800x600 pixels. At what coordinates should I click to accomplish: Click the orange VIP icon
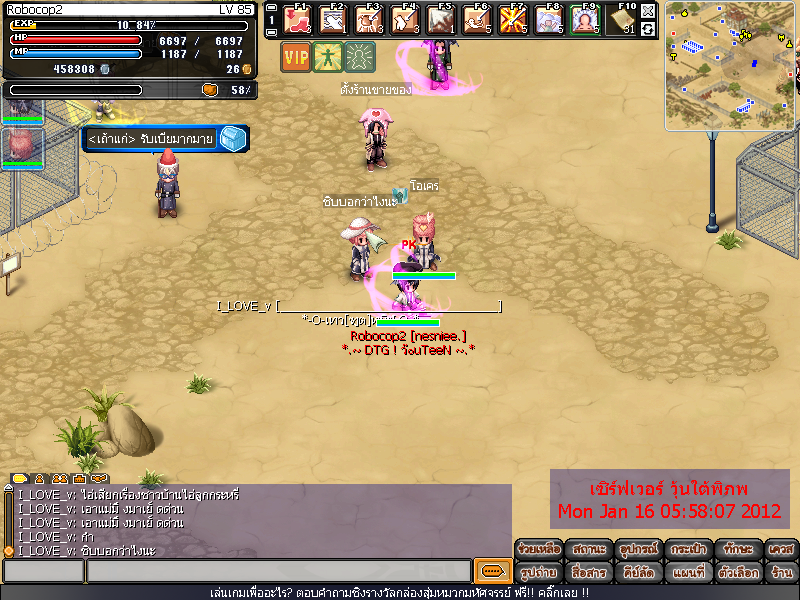[x=296, y=56]
